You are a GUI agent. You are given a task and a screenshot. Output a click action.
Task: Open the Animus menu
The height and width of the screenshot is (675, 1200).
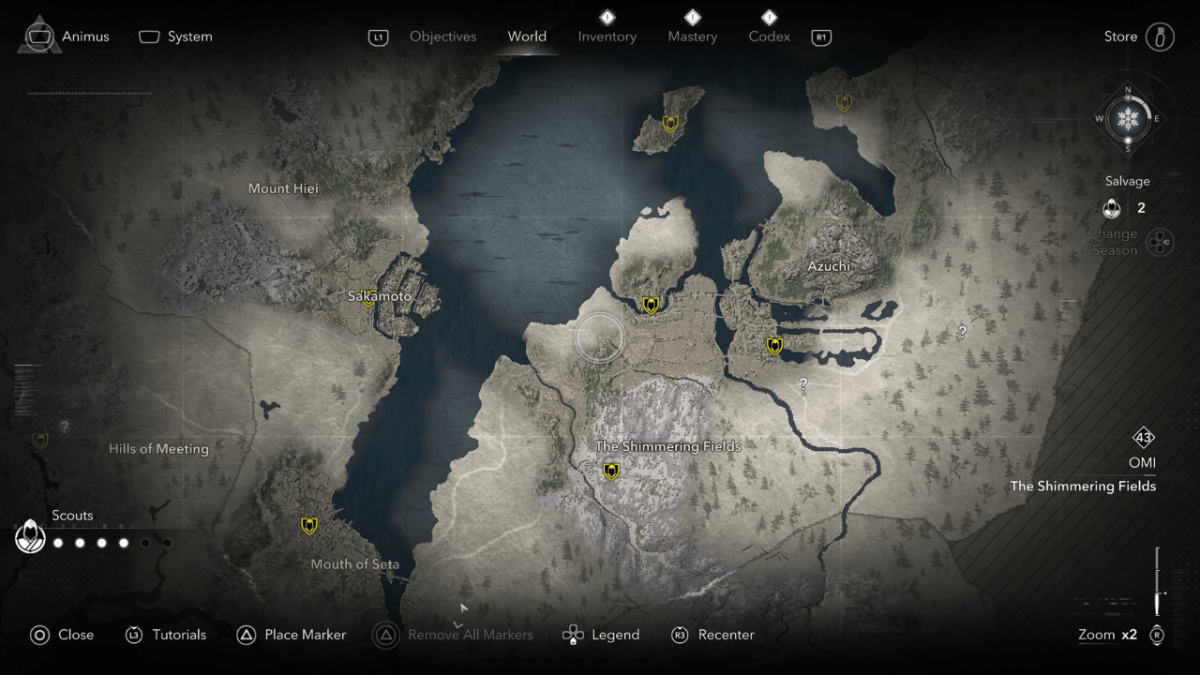pyautogui.click(x=66, y=36)
